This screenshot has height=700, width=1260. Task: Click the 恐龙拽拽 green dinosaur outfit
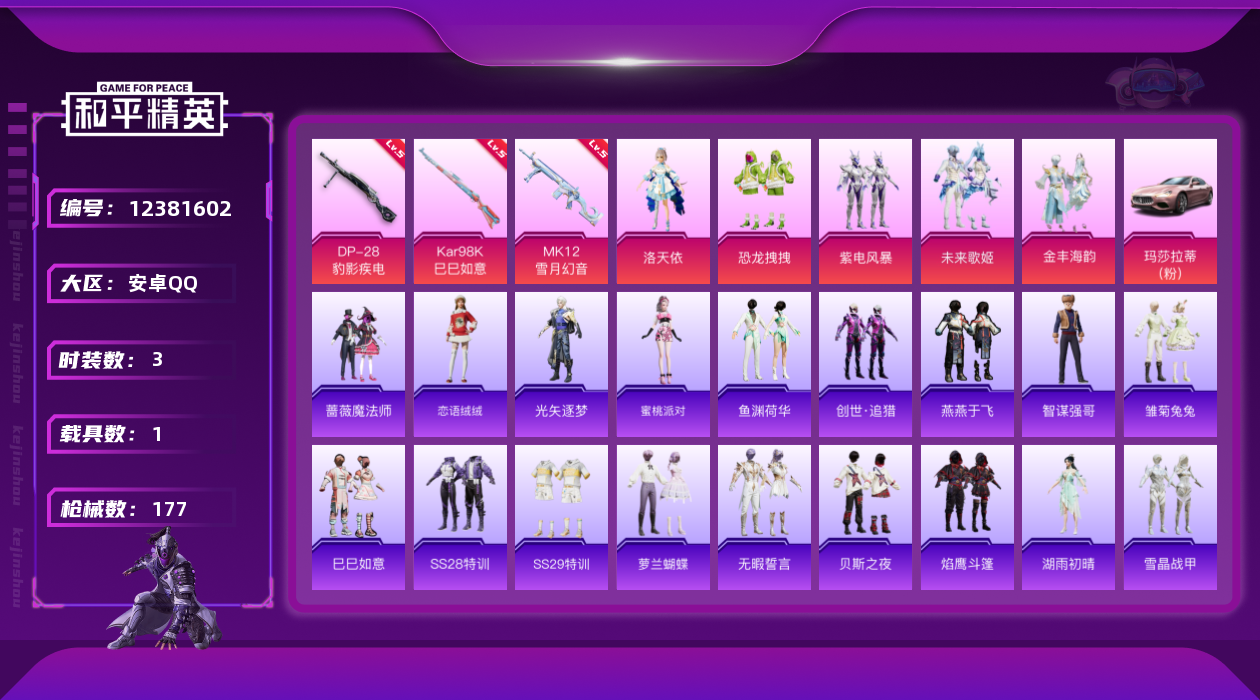pos(764,211)
